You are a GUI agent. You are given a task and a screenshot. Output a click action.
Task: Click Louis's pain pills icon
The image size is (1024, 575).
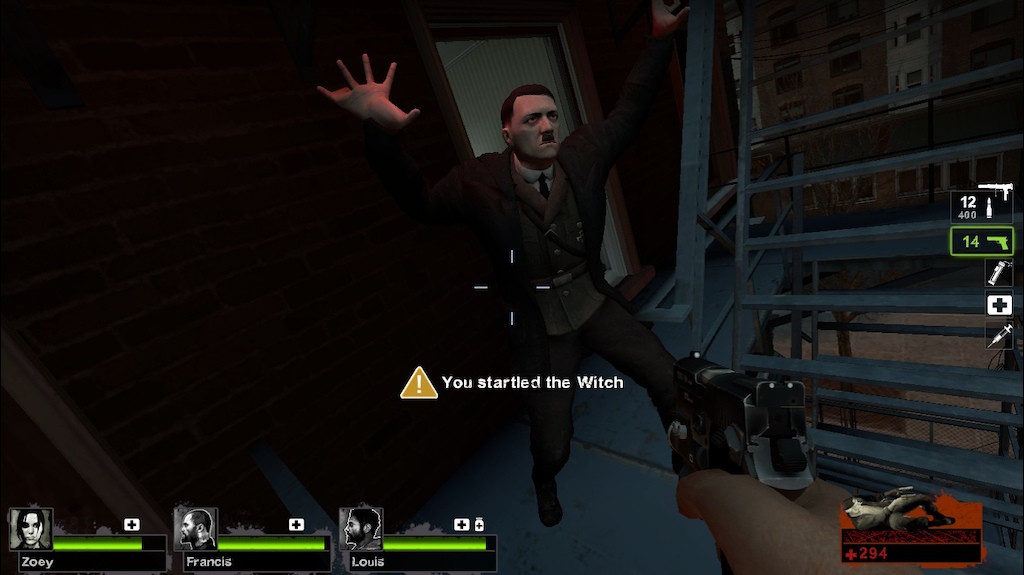479,524
